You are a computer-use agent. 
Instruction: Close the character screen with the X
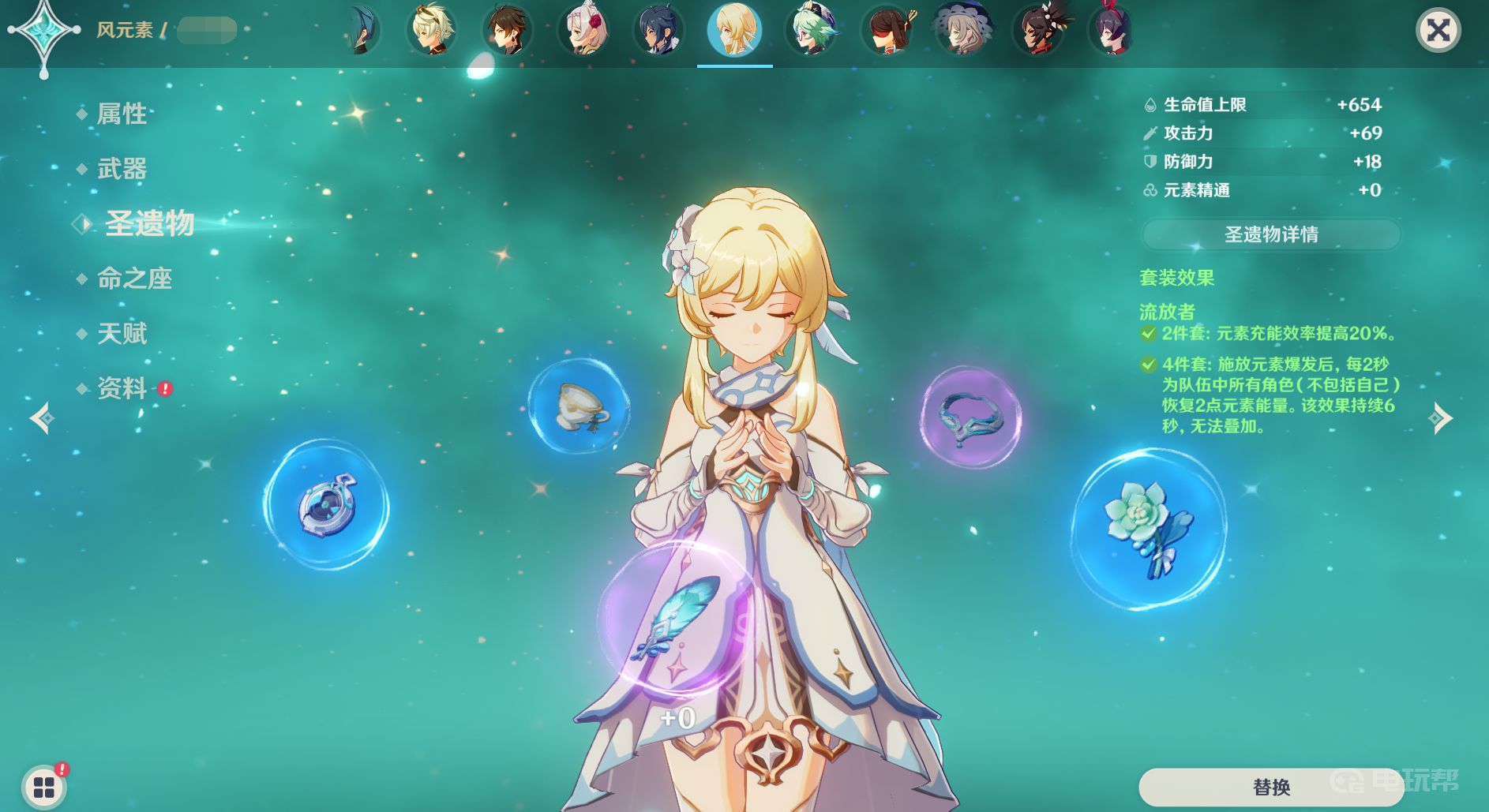click(x=1438, y=31)
